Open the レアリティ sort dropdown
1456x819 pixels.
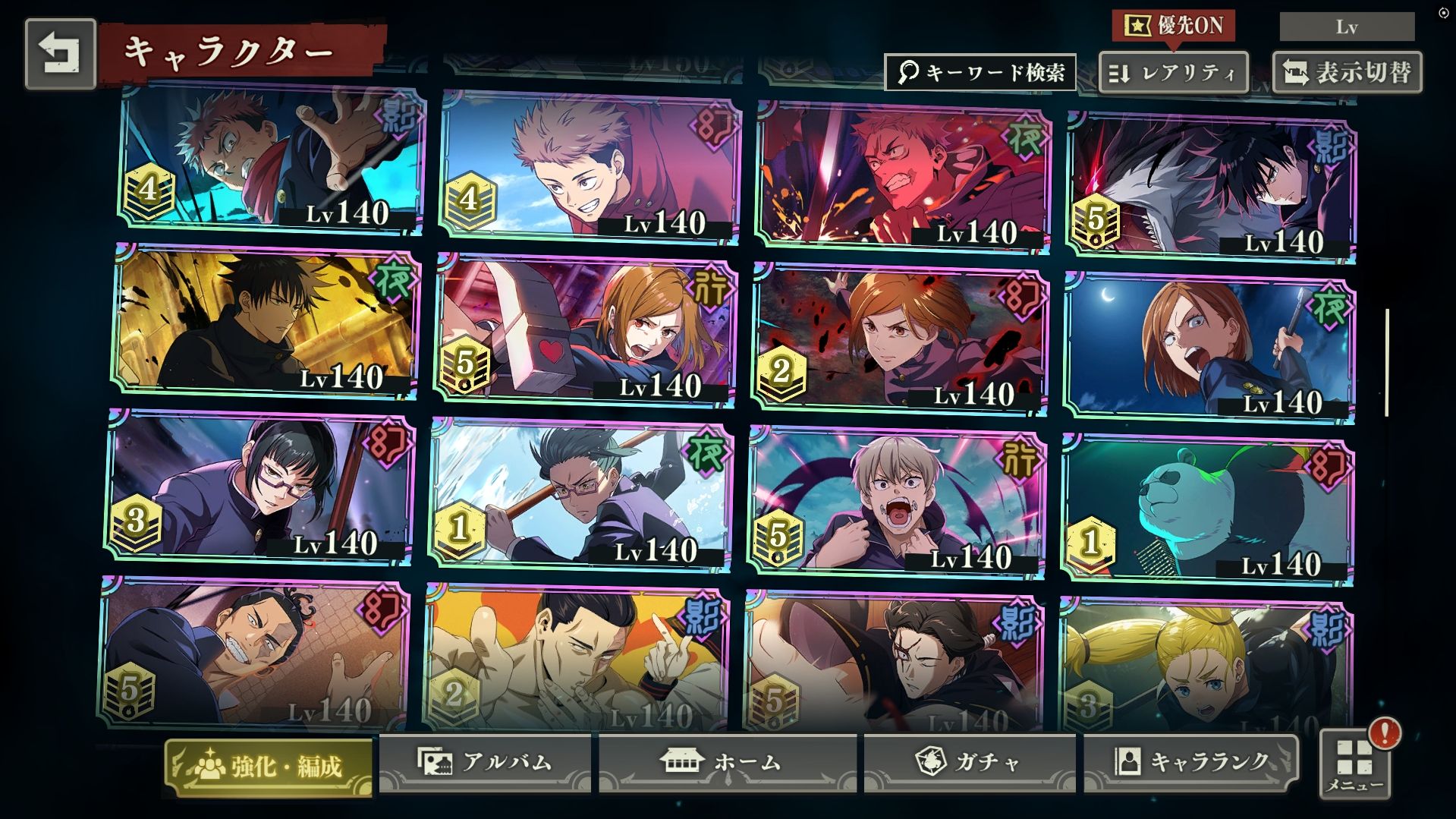click(1173, 73)
